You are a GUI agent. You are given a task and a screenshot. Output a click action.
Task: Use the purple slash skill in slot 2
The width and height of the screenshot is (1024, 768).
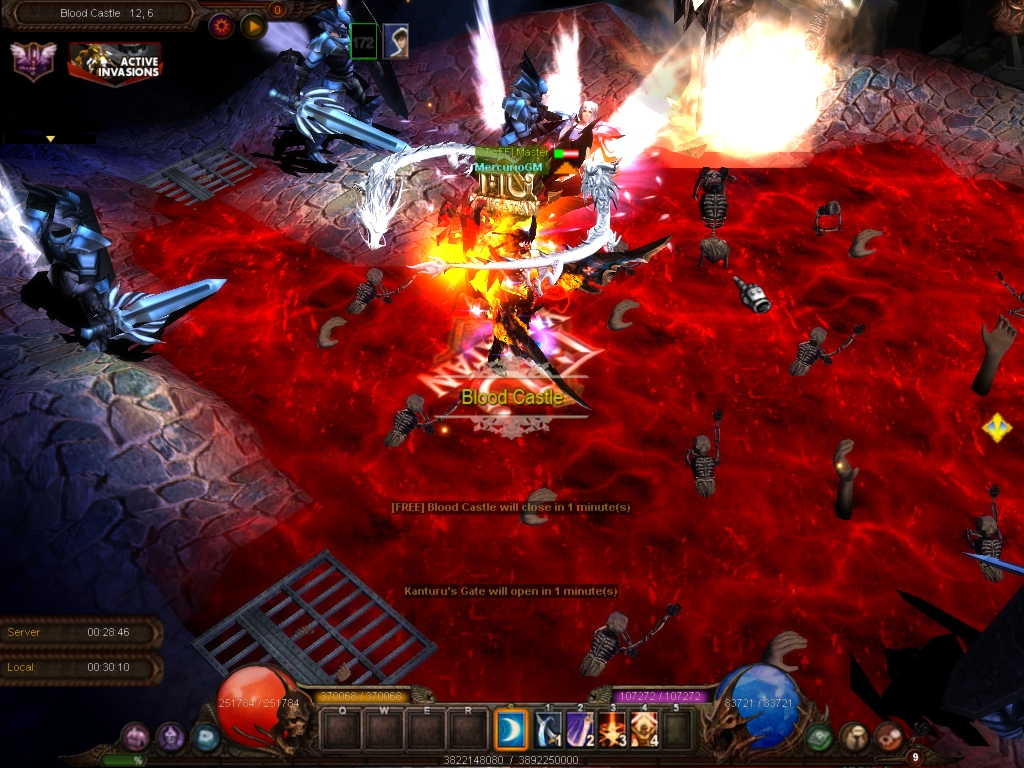point(581,730)
